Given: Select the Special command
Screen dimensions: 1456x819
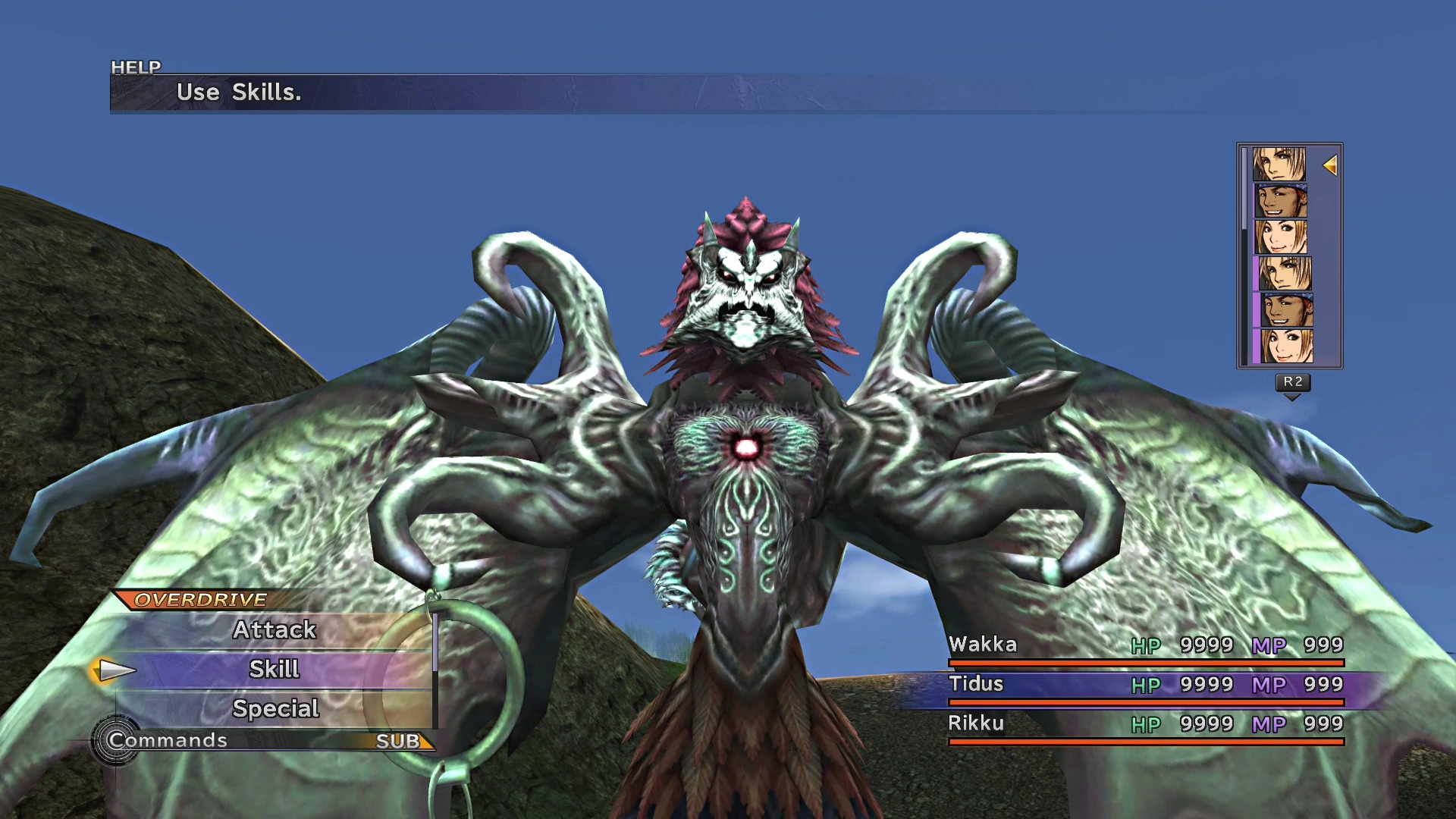Looking at the screenshot, I should (275, 708).
